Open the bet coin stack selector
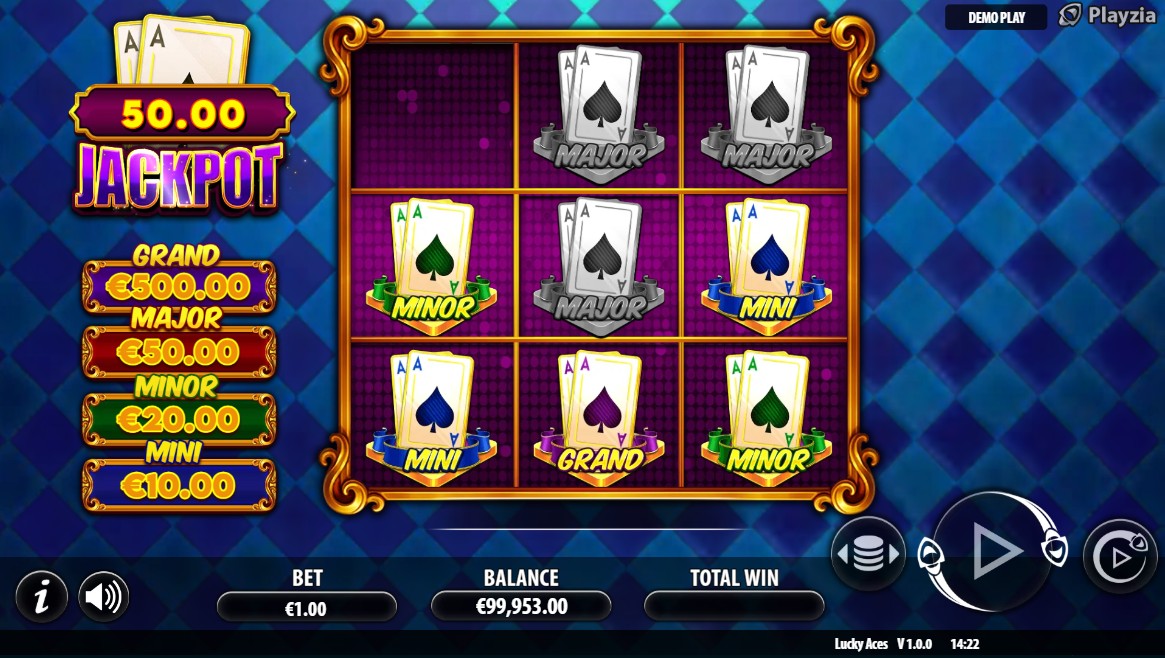 pyautogui.click(x=867, y=554)
